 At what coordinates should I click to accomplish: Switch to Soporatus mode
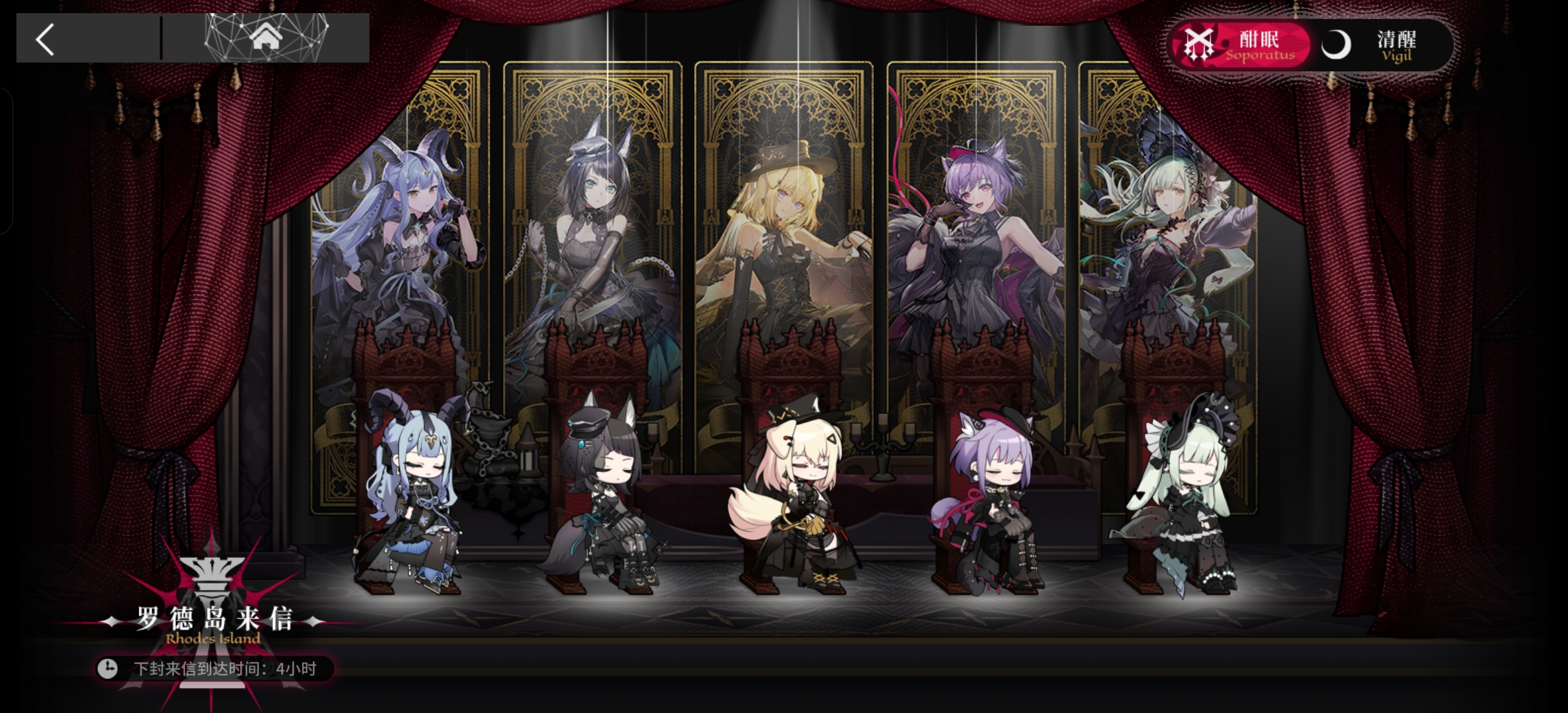click(x=1239, y=45)
